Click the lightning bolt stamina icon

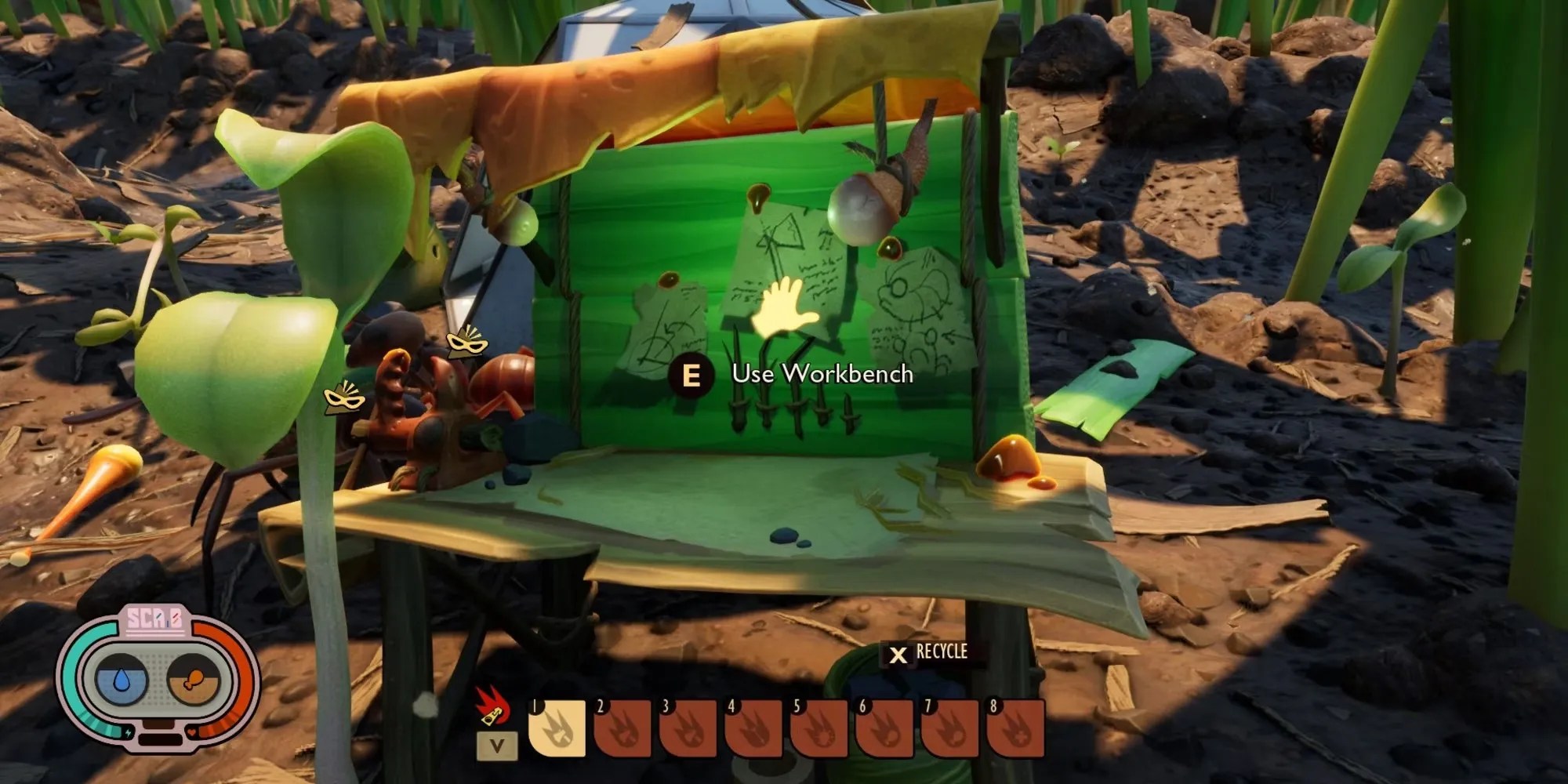coord(128,732)
